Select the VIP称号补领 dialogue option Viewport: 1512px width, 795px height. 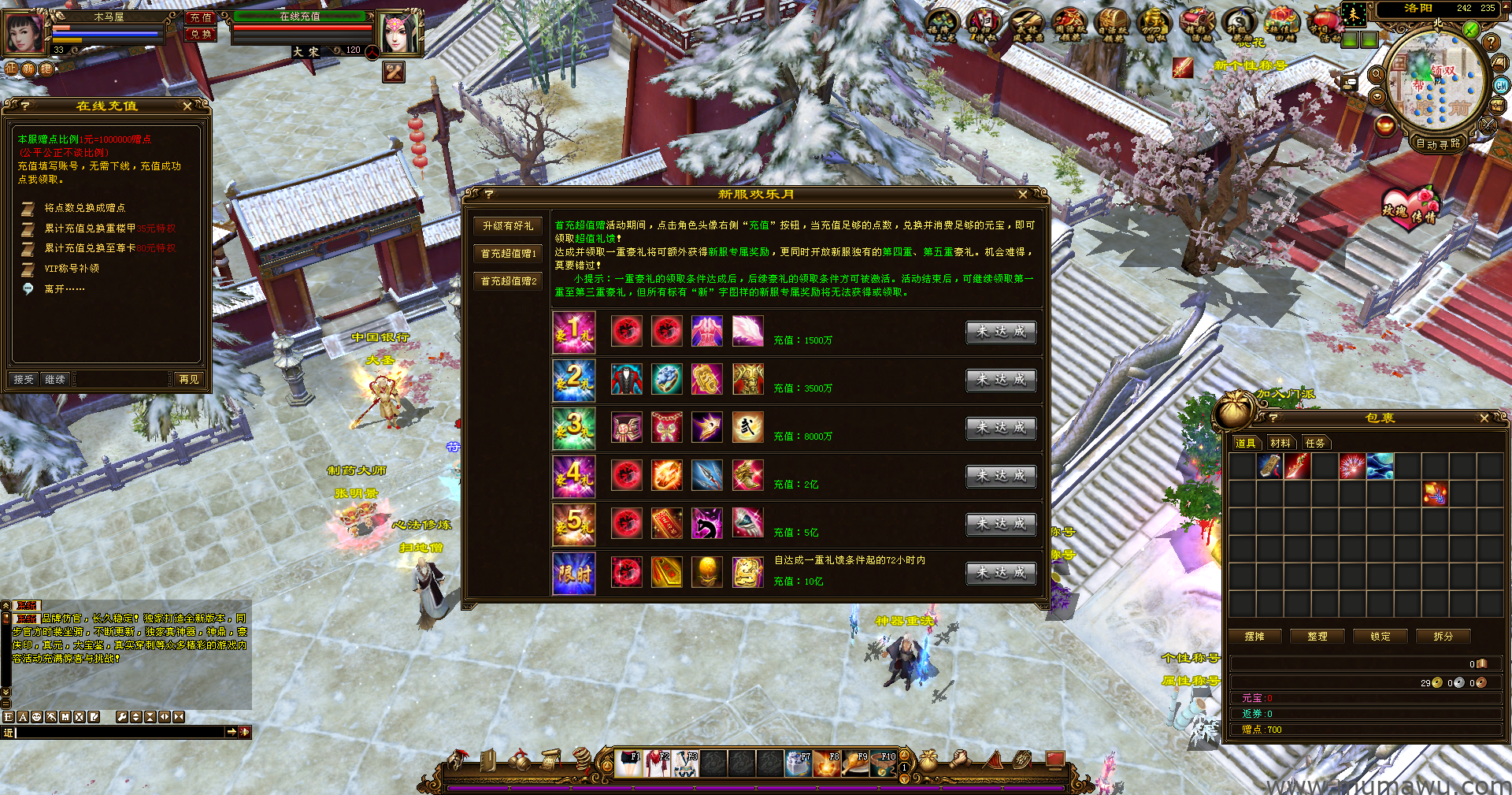[x=72, y=269]
